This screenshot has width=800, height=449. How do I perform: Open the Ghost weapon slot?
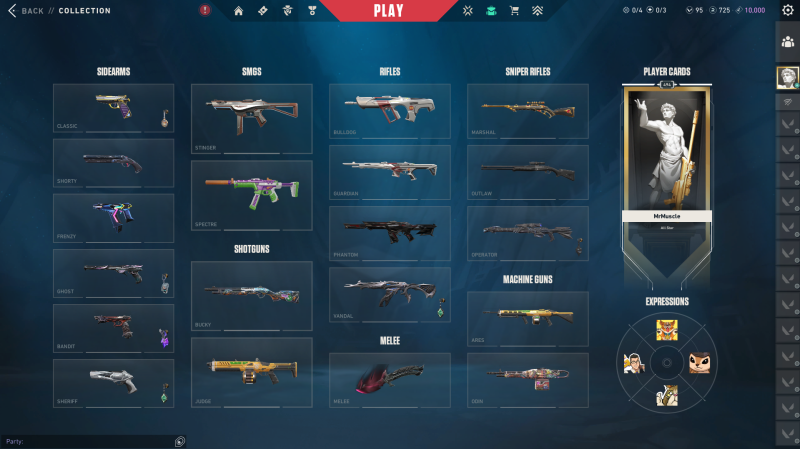[x=113, y=273]
